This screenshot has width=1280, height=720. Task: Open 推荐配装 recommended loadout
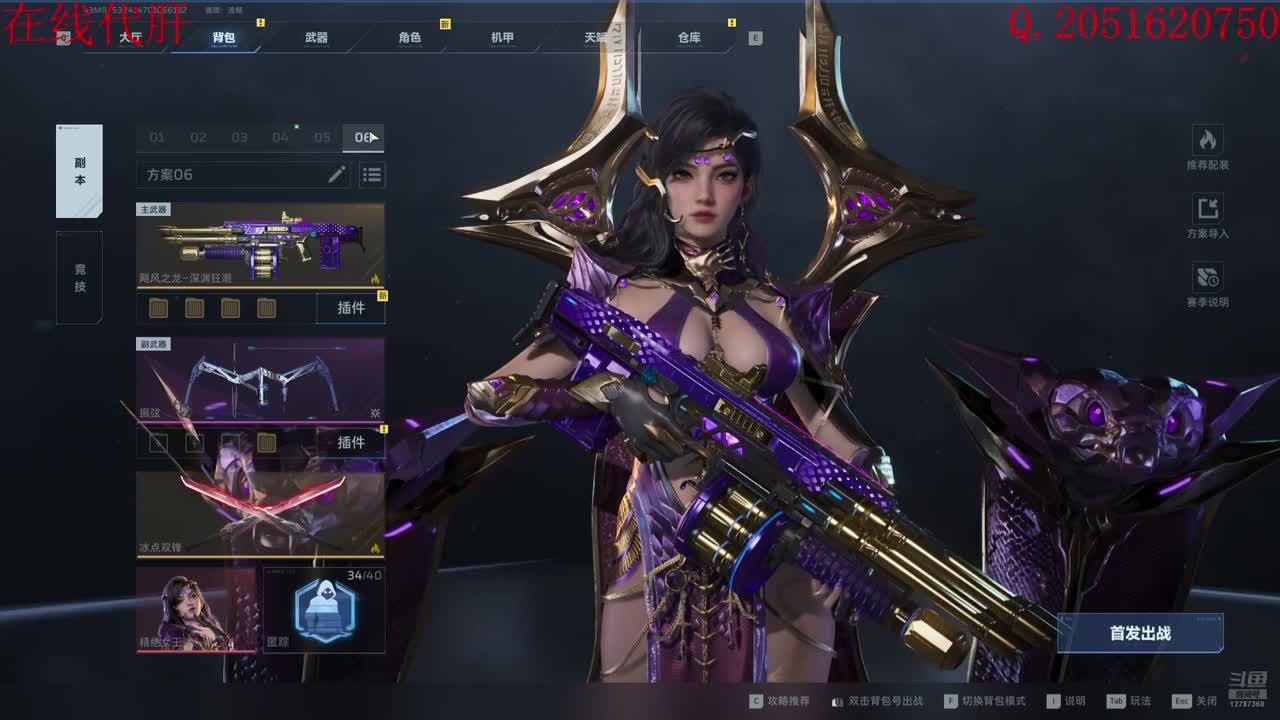[x=1208, y=147]
